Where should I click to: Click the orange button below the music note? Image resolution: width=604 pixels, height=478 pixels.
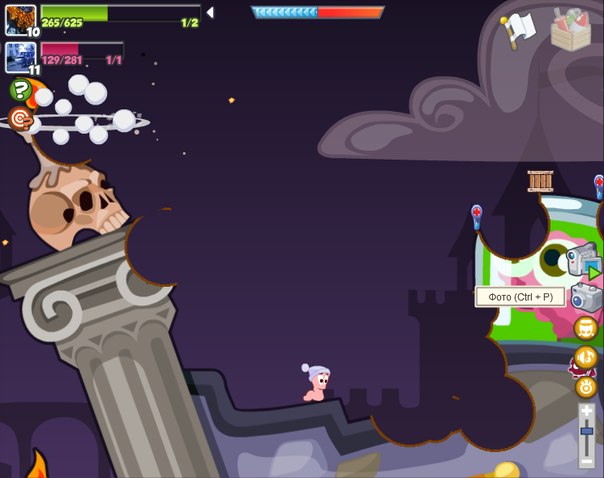[586, 386]
